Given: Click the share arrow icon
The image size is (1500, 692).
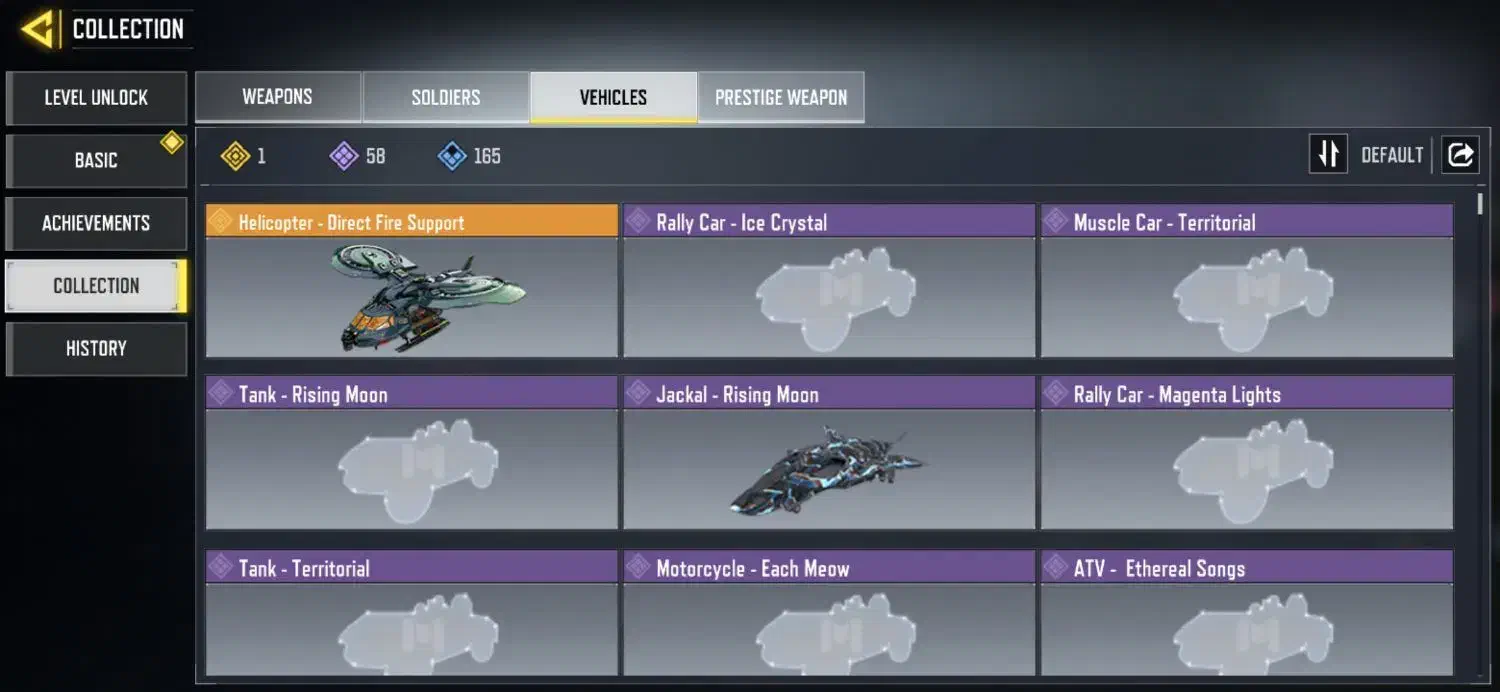Looking at the screenshot, I should [1460, 155].
